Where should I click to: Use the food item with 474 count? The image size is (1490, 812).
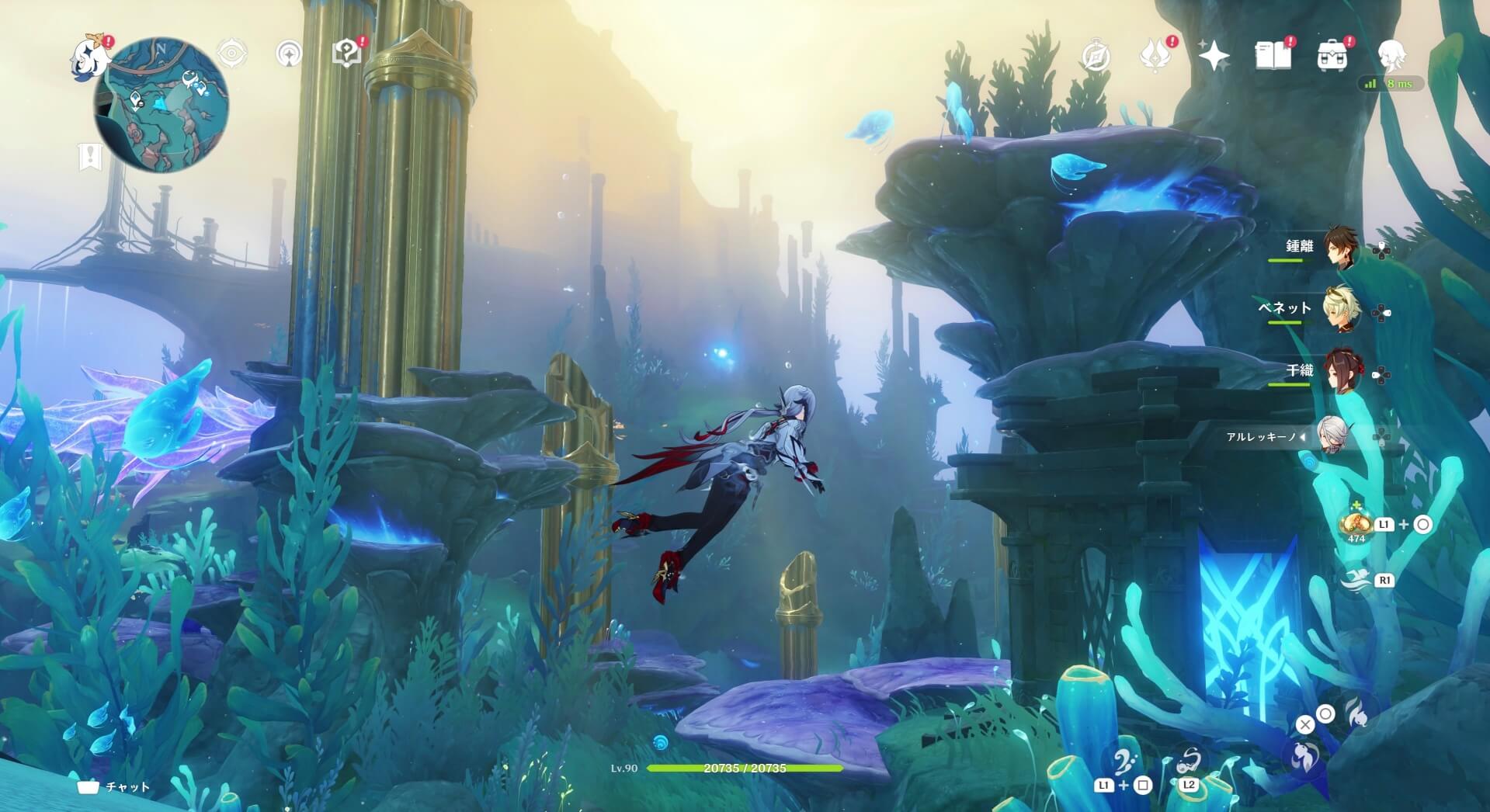coord(1356,525)
